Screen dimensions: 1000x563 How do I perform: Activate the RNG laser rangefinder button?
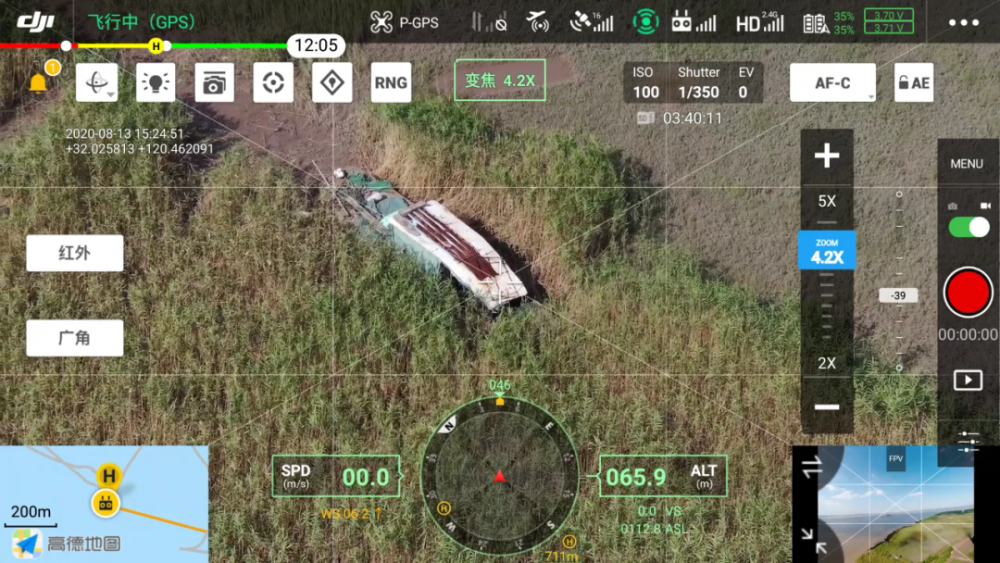tap(390, 83)
